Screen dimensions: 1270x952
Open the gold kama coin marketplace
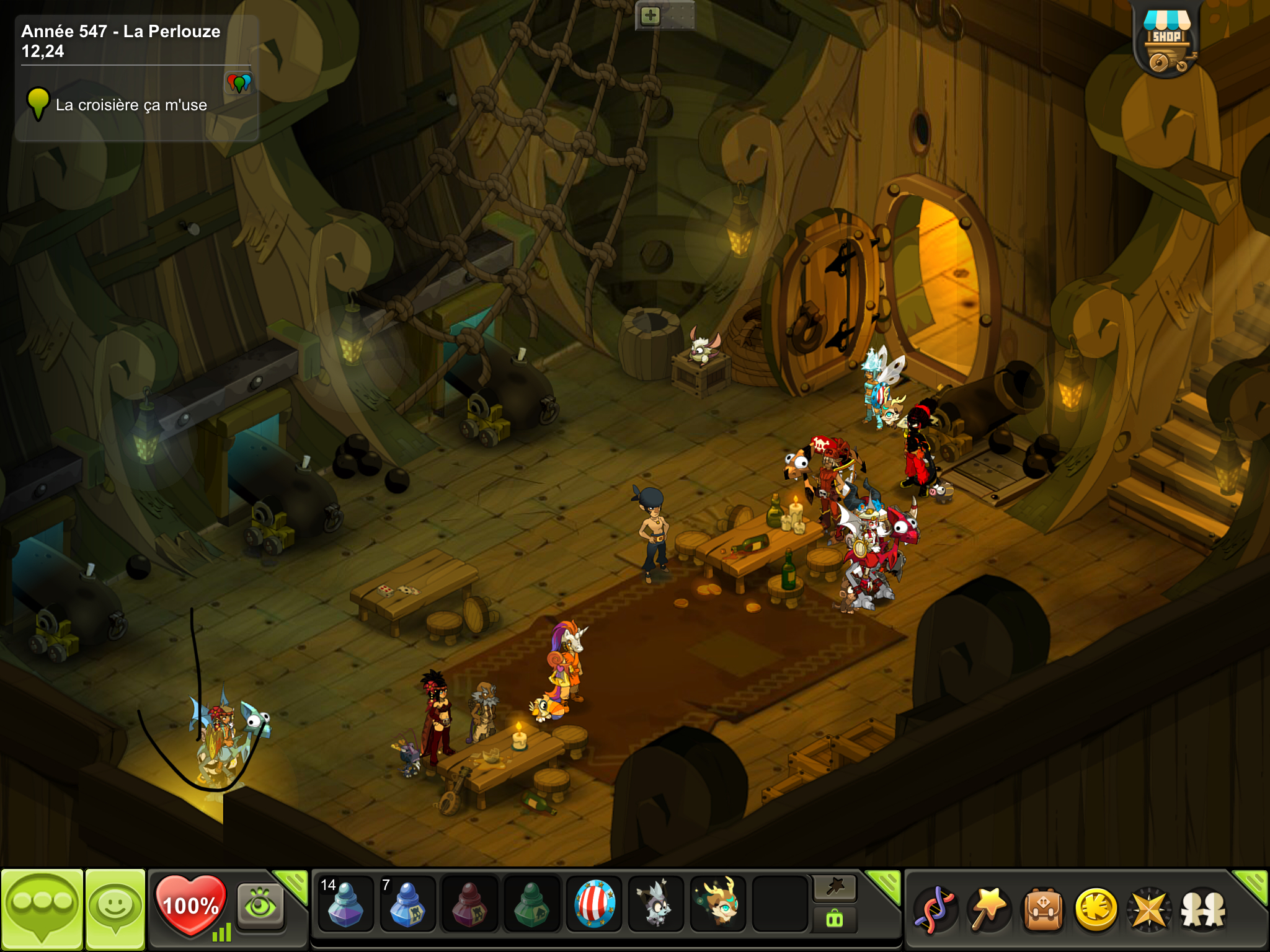(x=1096, y=910)
